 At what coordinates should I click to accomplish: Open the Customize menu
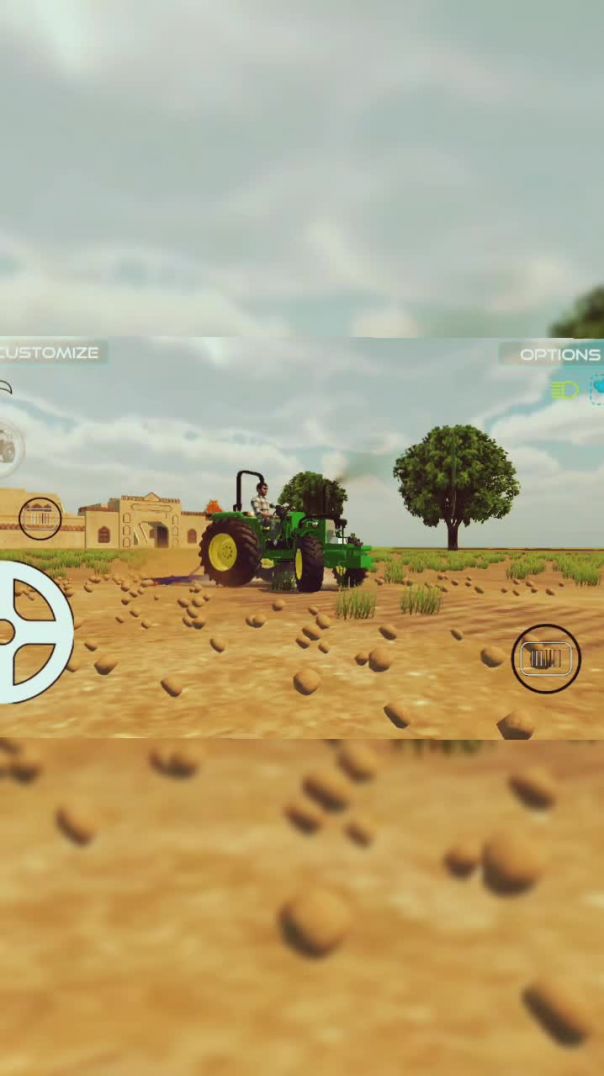[50, 353]
